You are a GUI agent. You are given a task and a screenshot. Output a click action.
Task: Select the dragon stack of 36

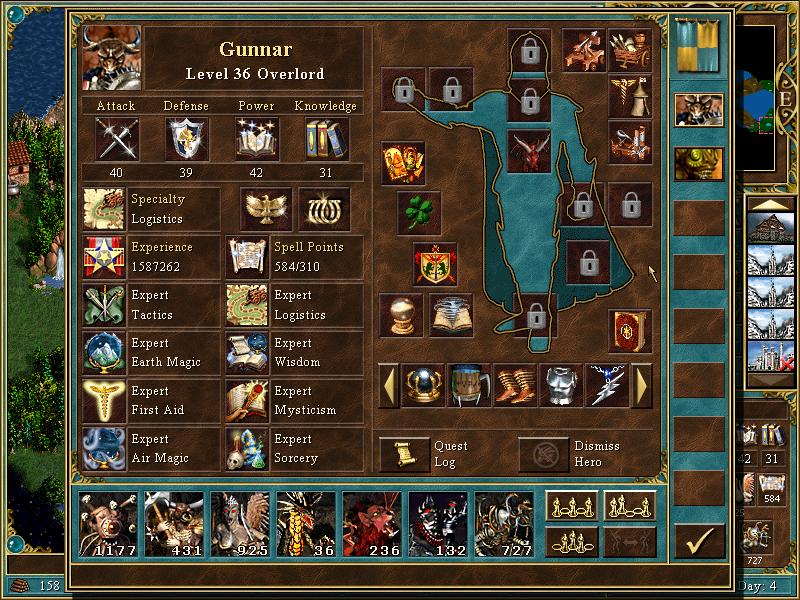305,523
